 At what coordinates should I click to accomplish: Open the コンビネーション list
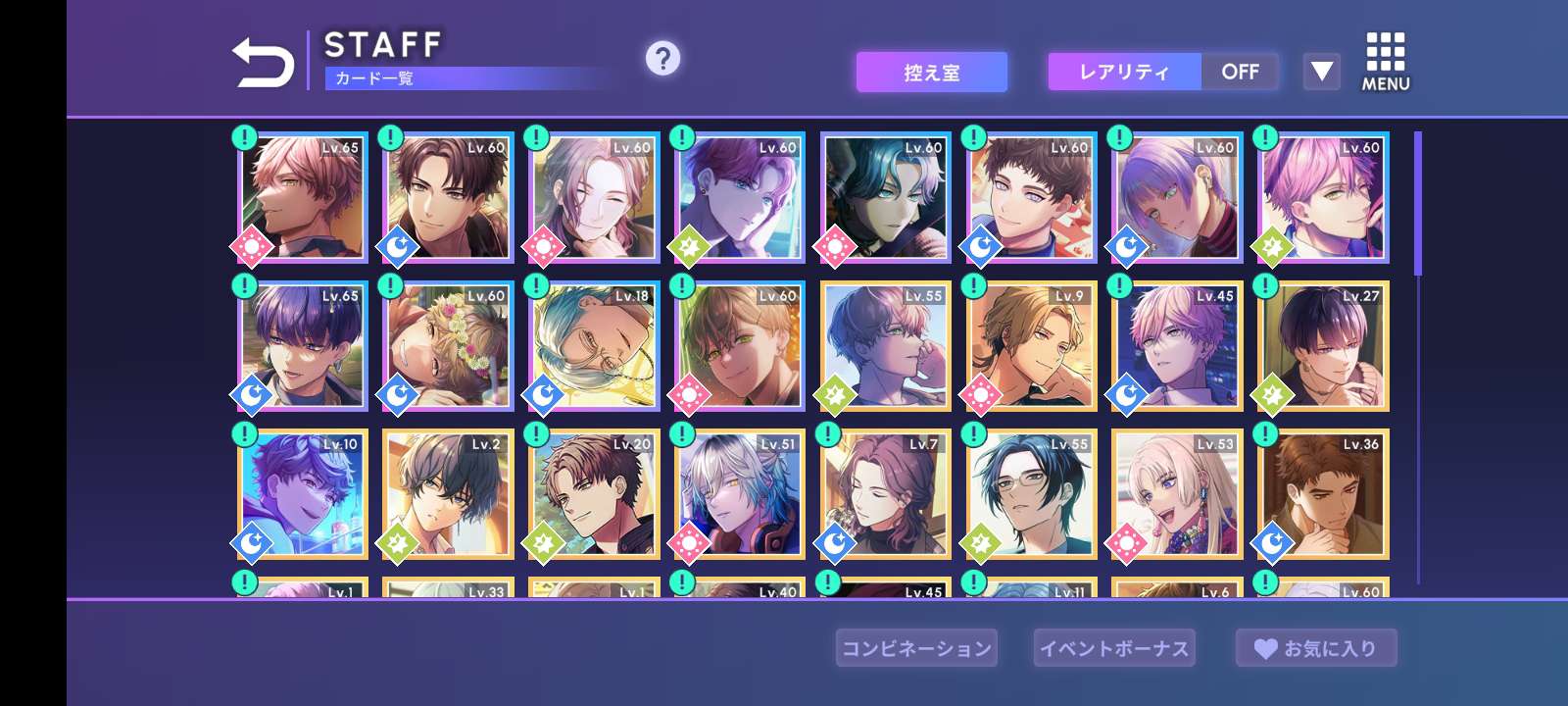coord(916,648)
